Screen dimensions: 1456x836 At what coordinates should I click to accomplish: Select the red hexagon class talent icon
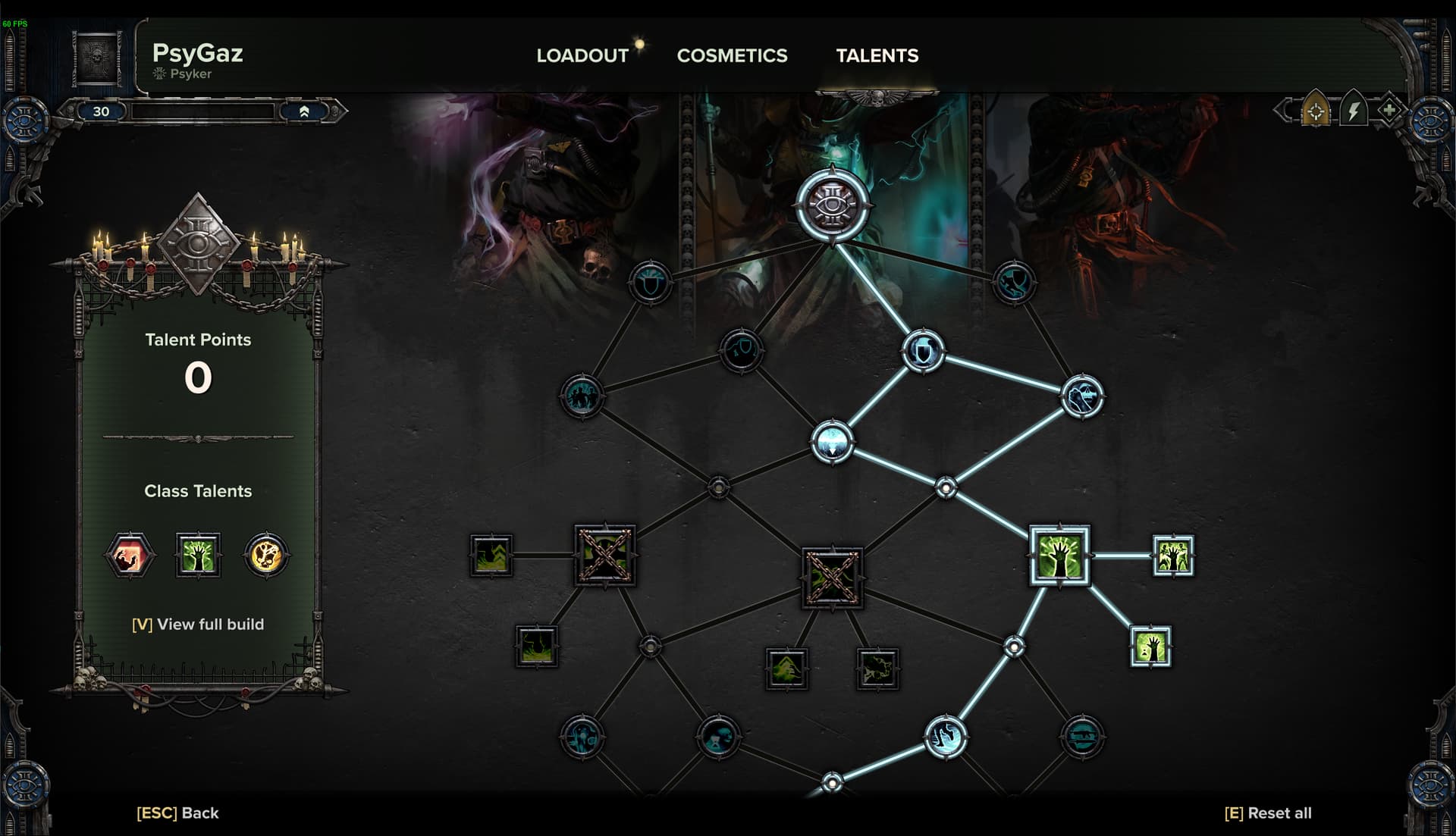130,556
